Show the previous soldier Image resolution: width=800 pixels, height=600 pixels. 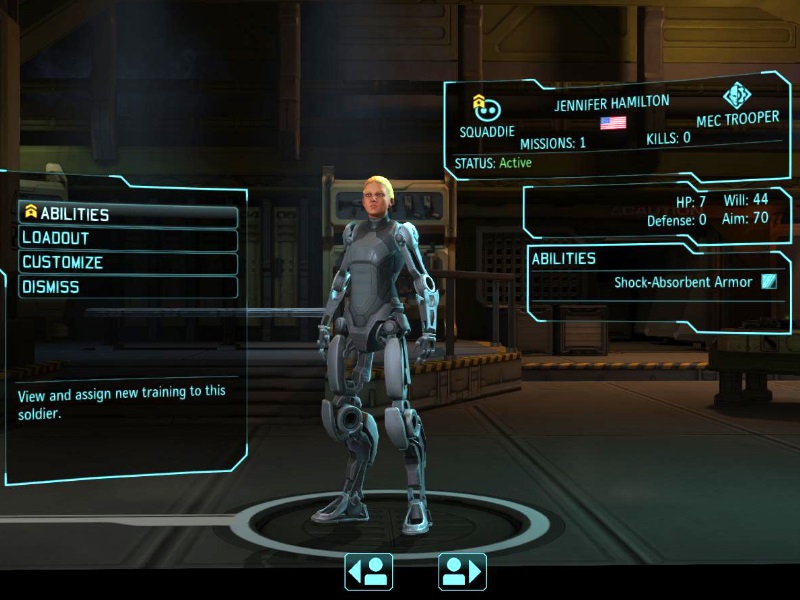click(x=368, y=571)
